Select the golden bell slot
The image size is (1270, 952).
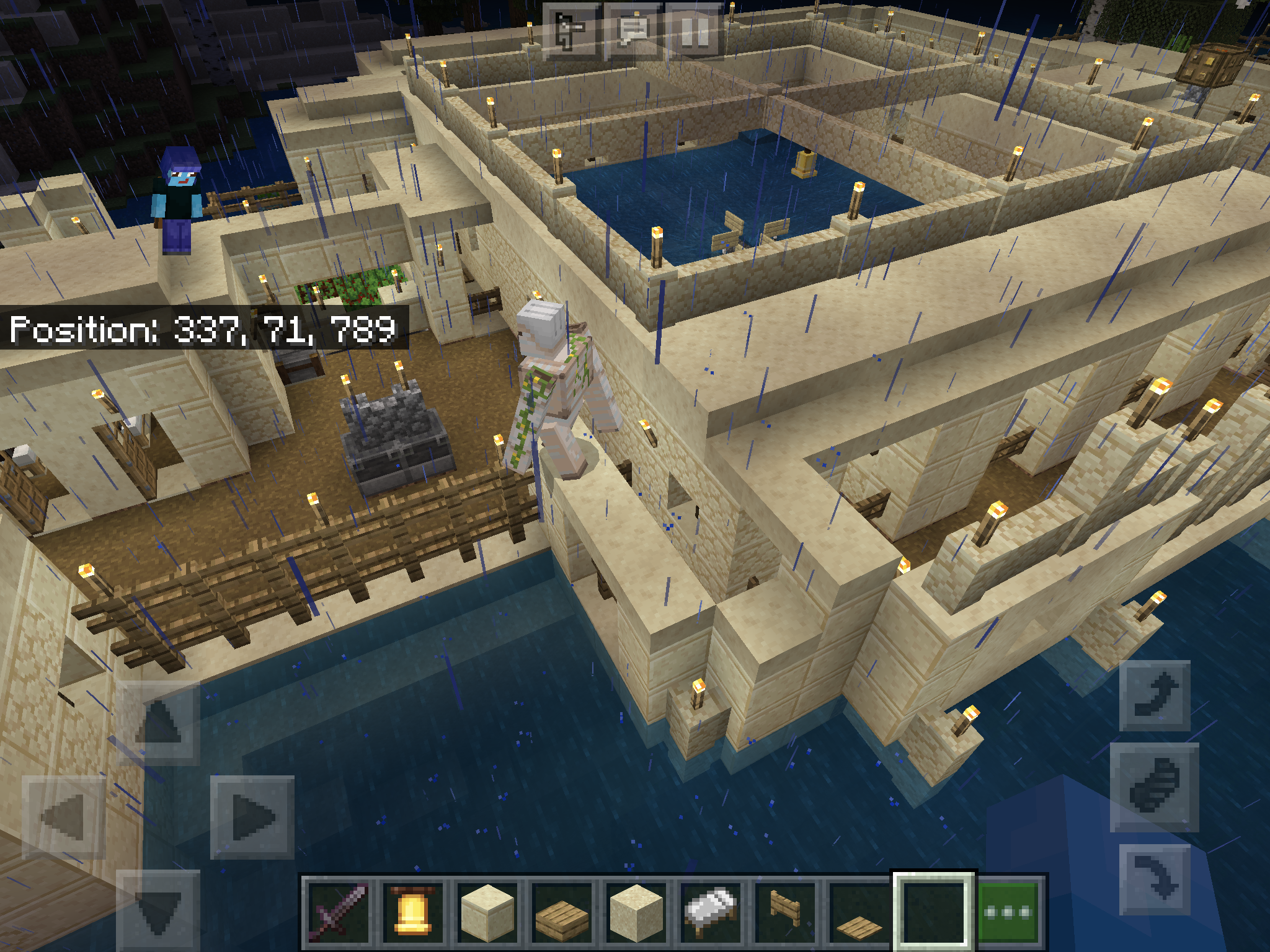(413, 912)
